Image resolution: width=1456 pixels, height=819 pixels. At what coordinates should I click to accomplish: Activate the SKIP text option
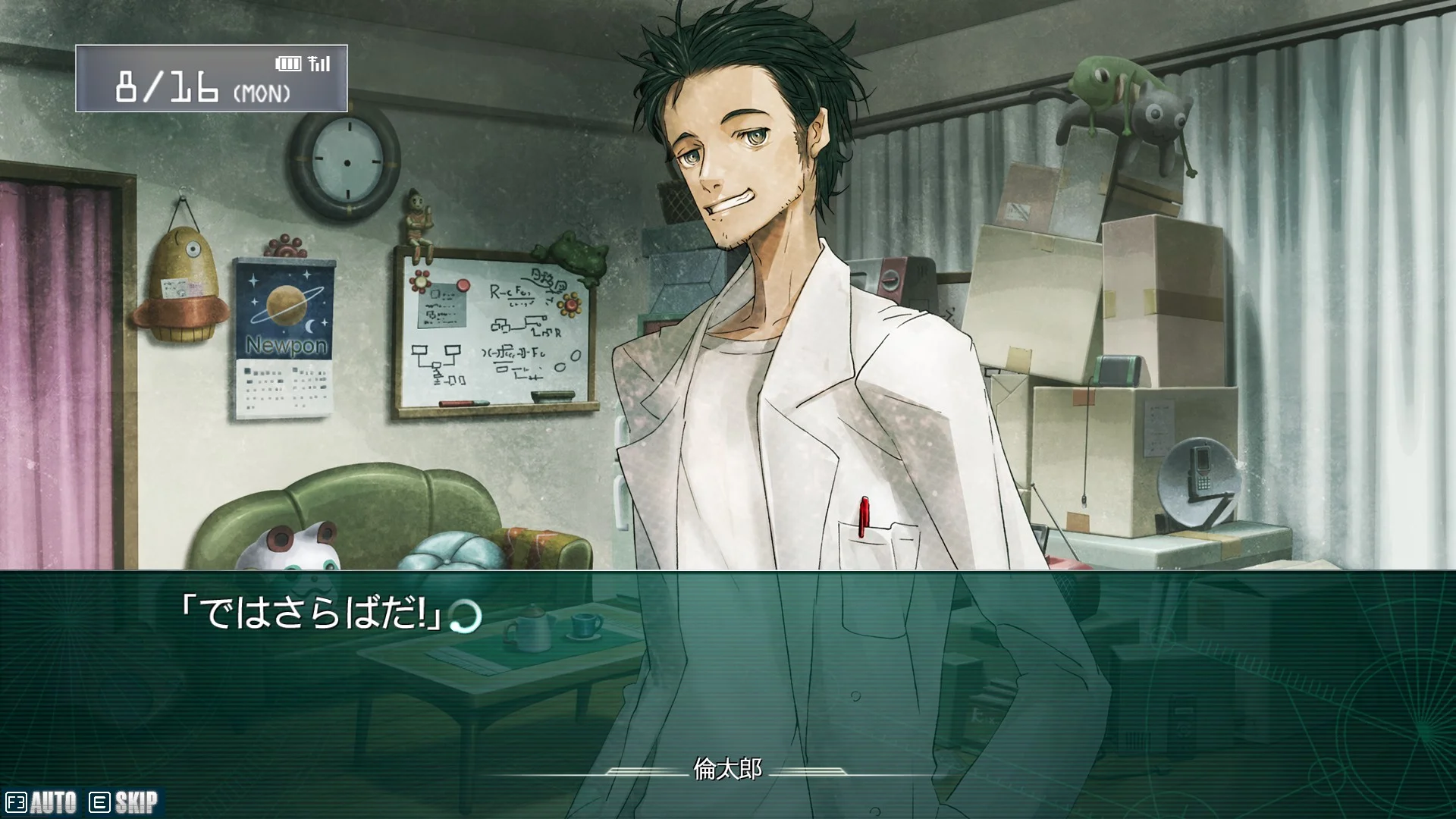[124, 802]
